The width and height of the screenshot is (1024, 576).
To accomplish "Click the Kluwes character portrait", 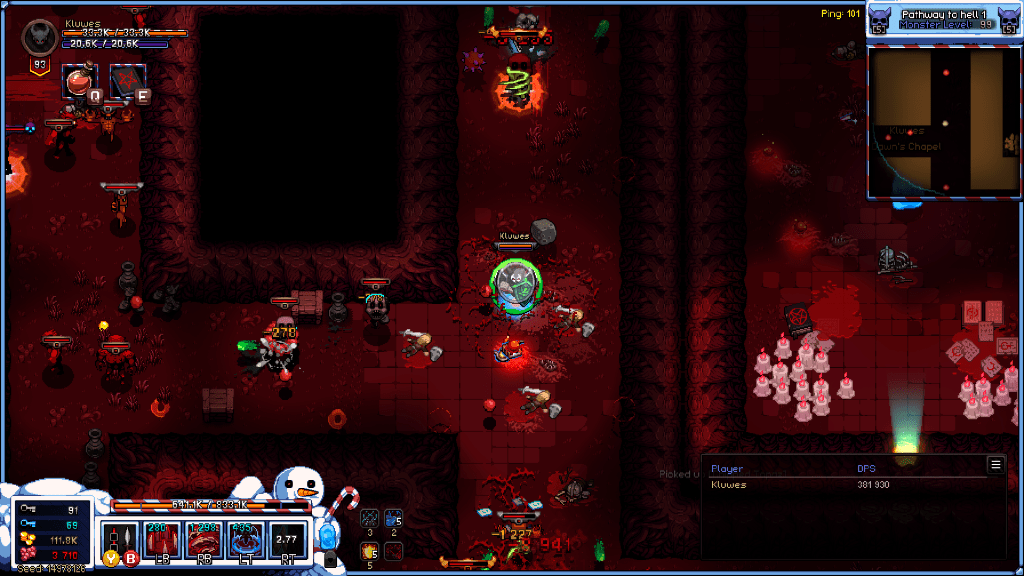I will tap(39, 38).
